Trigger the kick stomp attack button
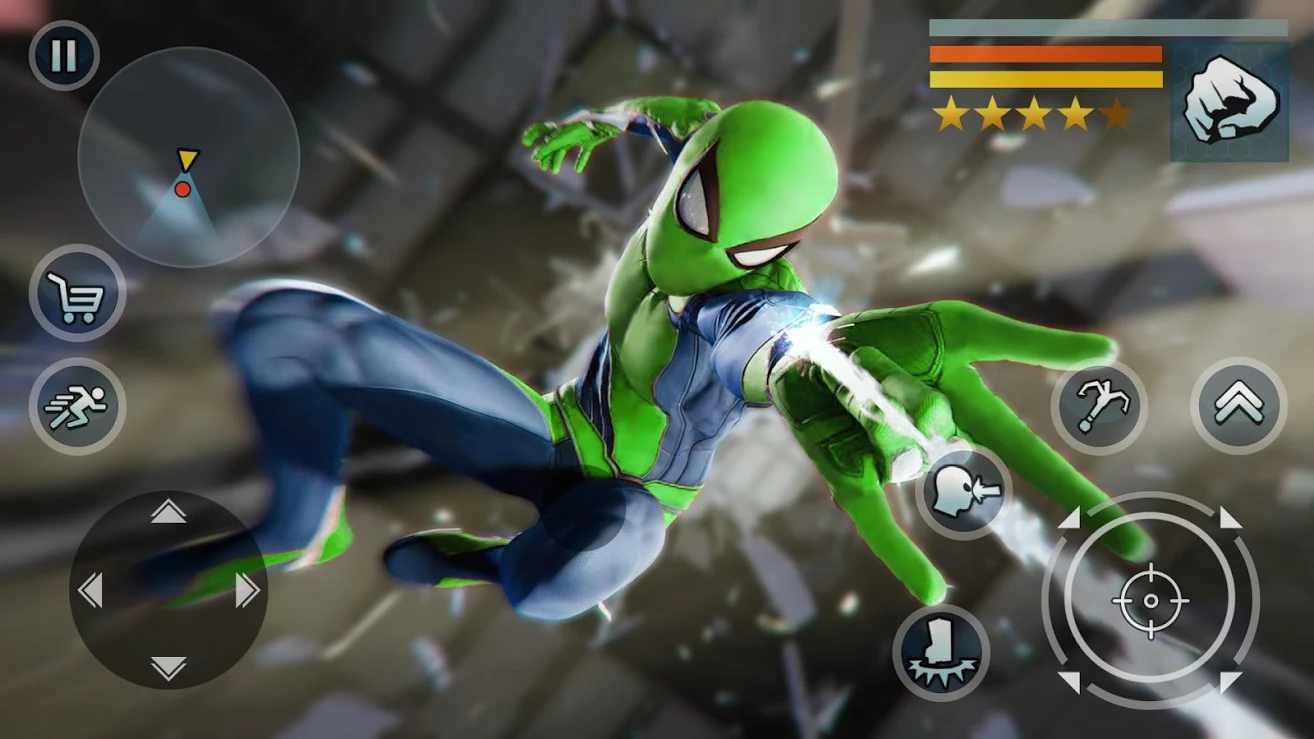The height and width of the screenshot is (739, 1314). tap(940, 652)
